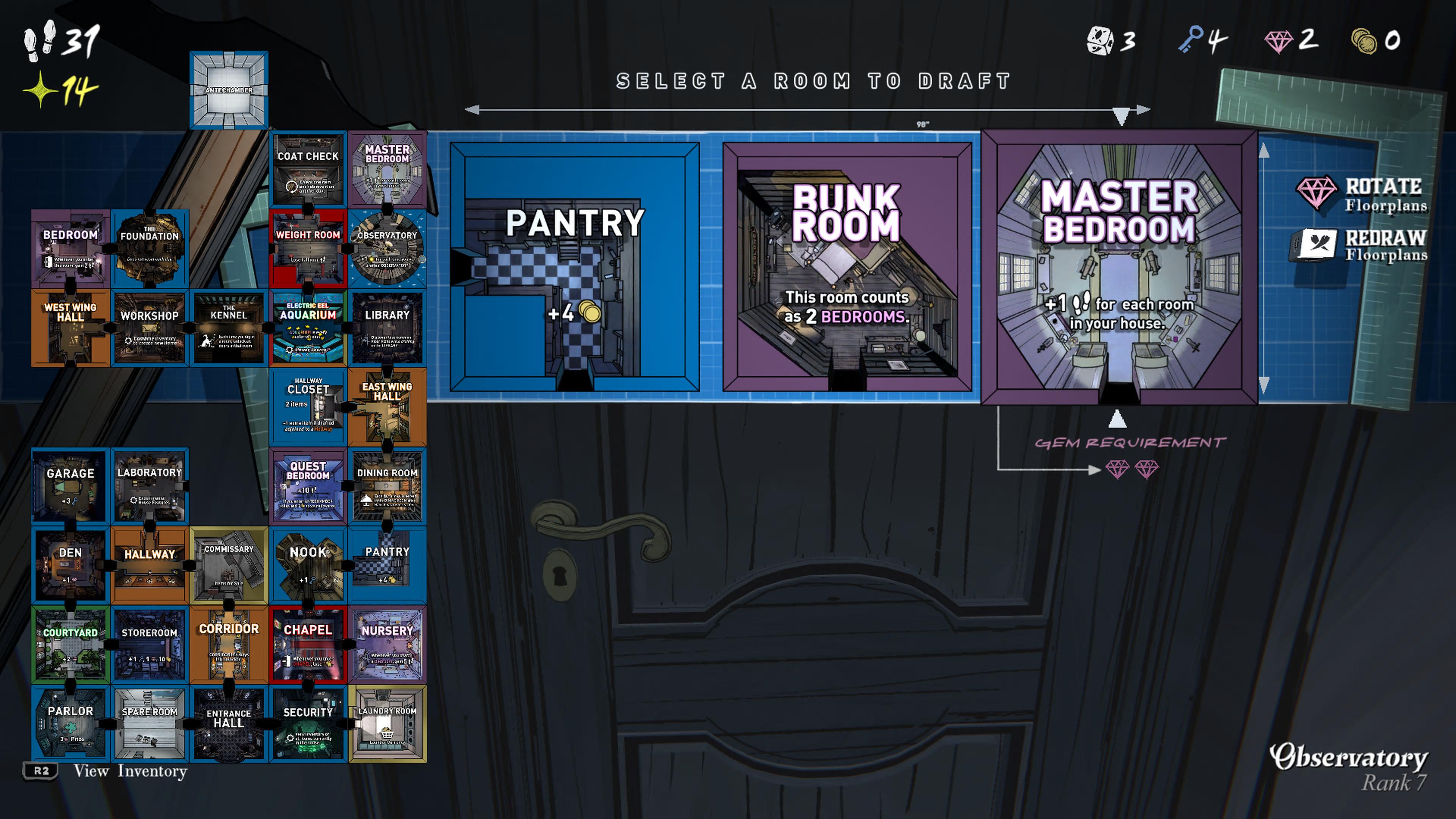Pick the Weight Room map tile
Viewport: 1456px width, 819px height.
308,249
